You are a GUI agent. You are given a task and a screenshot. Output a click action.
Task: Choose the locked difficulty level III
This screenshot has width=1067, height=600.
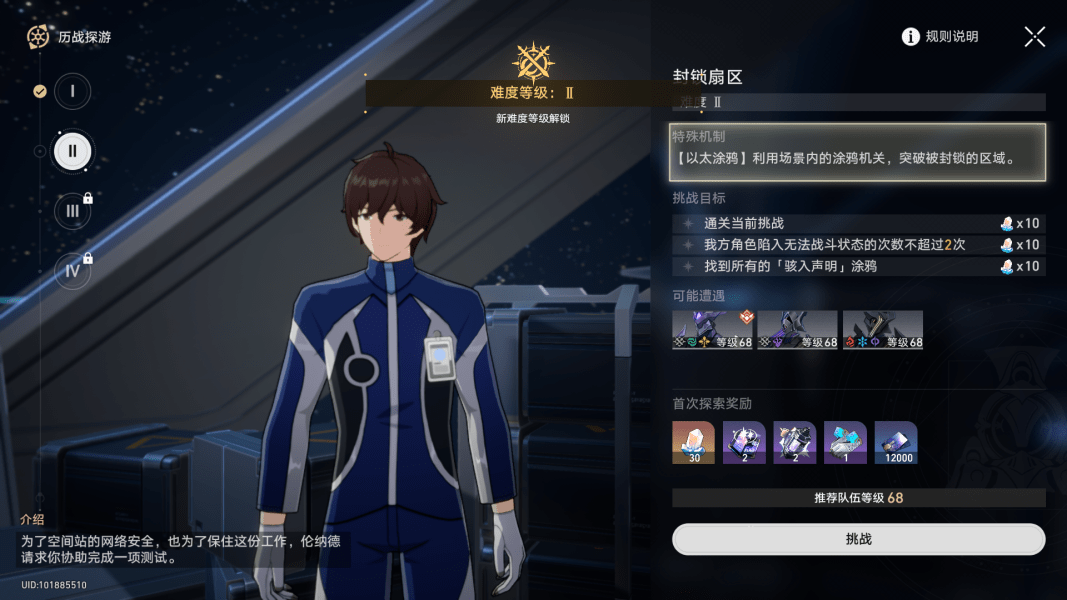tap(72, 211)
